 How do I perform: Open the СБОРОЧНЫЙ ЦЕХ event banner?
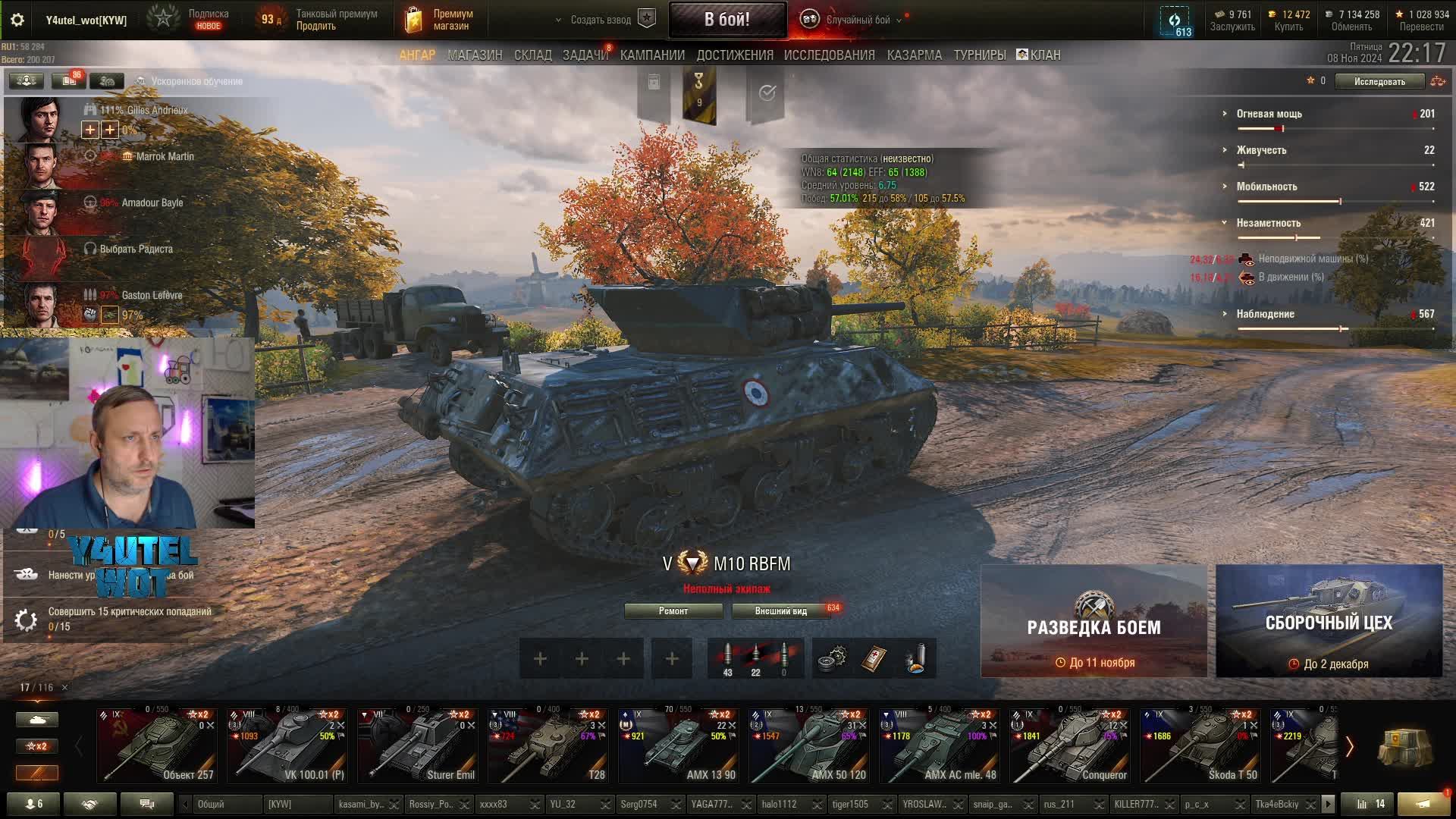coord(1329,621)
